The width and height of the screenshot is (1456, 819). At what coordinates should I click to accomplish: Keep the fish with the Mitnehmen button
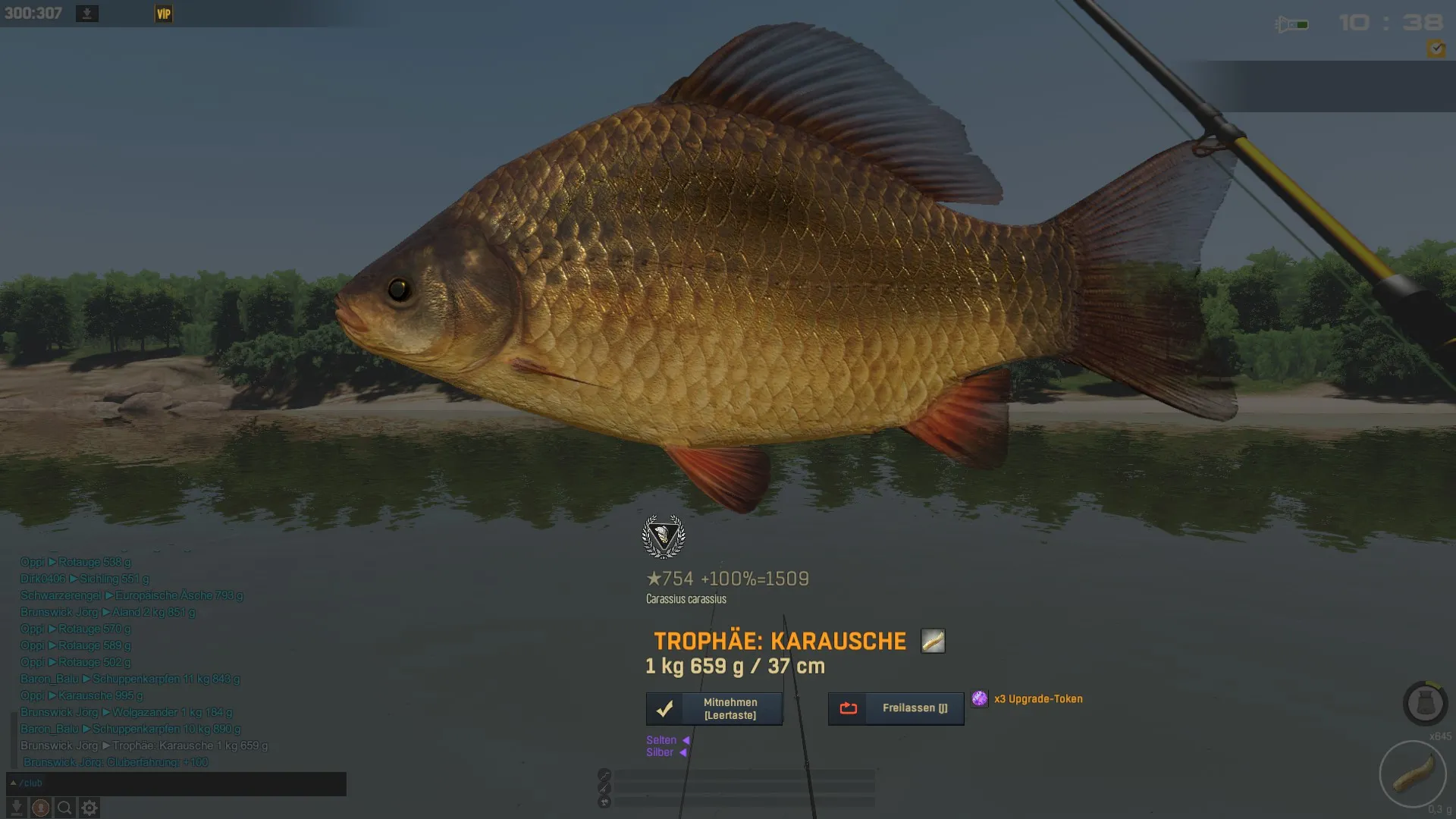coord(714,709)
